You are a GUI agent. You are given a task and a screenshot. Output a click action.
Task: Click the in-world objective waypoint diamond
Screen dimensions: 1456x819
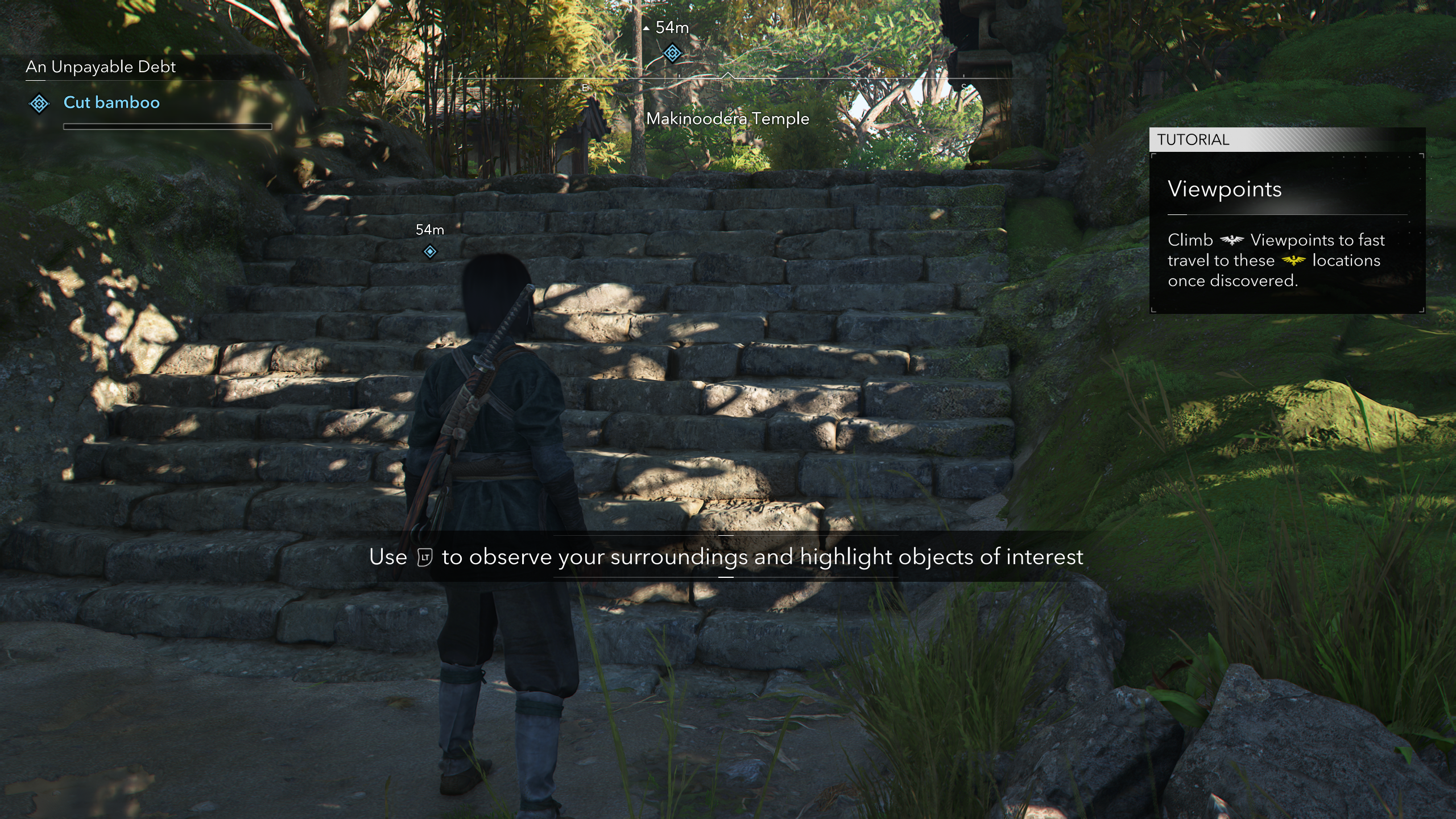point(430,251)
